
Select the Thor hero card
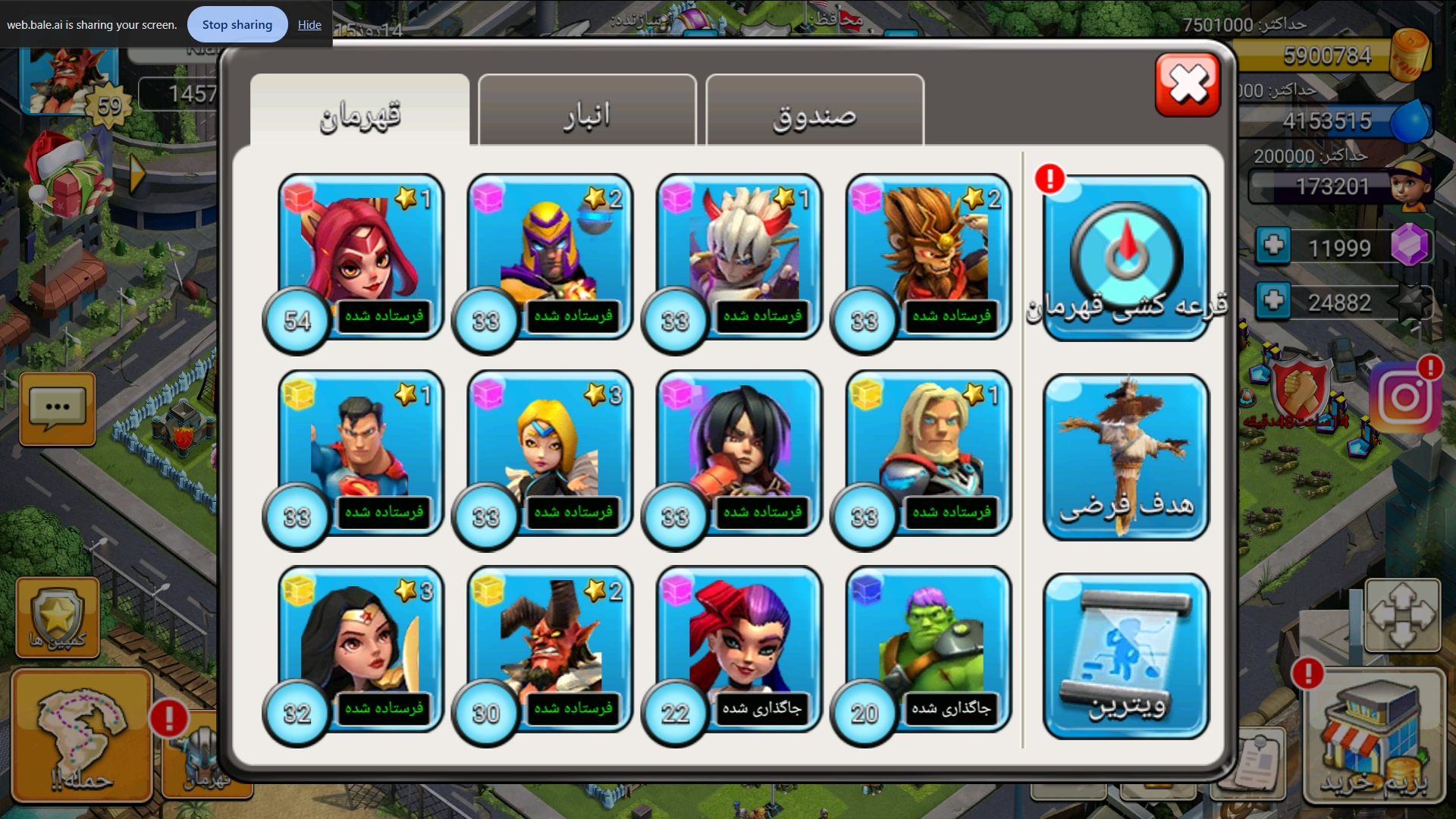pos(928,451)
